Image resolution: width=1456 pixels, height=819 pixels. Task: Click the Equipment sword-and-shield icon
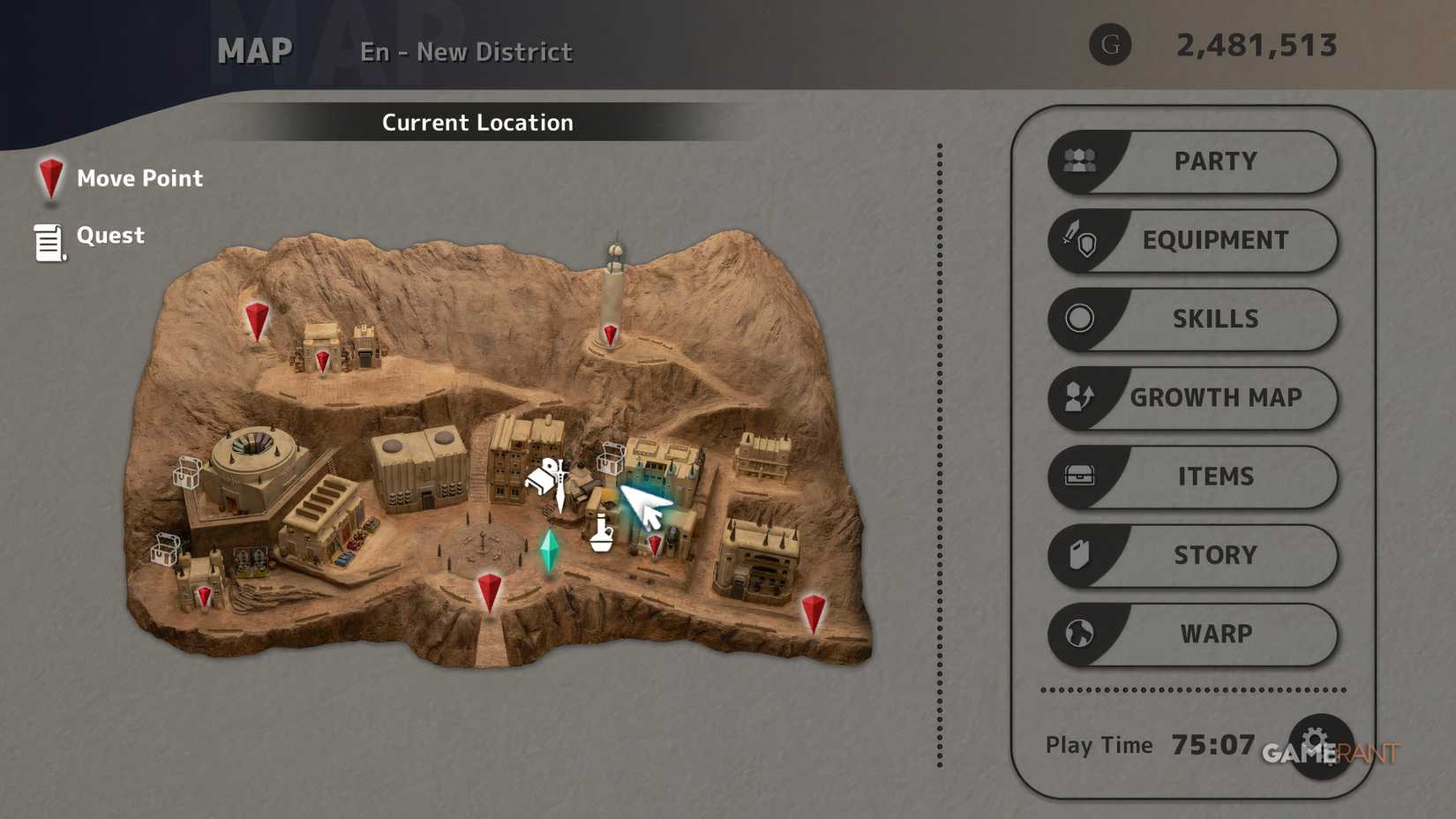pos(1080,239)
